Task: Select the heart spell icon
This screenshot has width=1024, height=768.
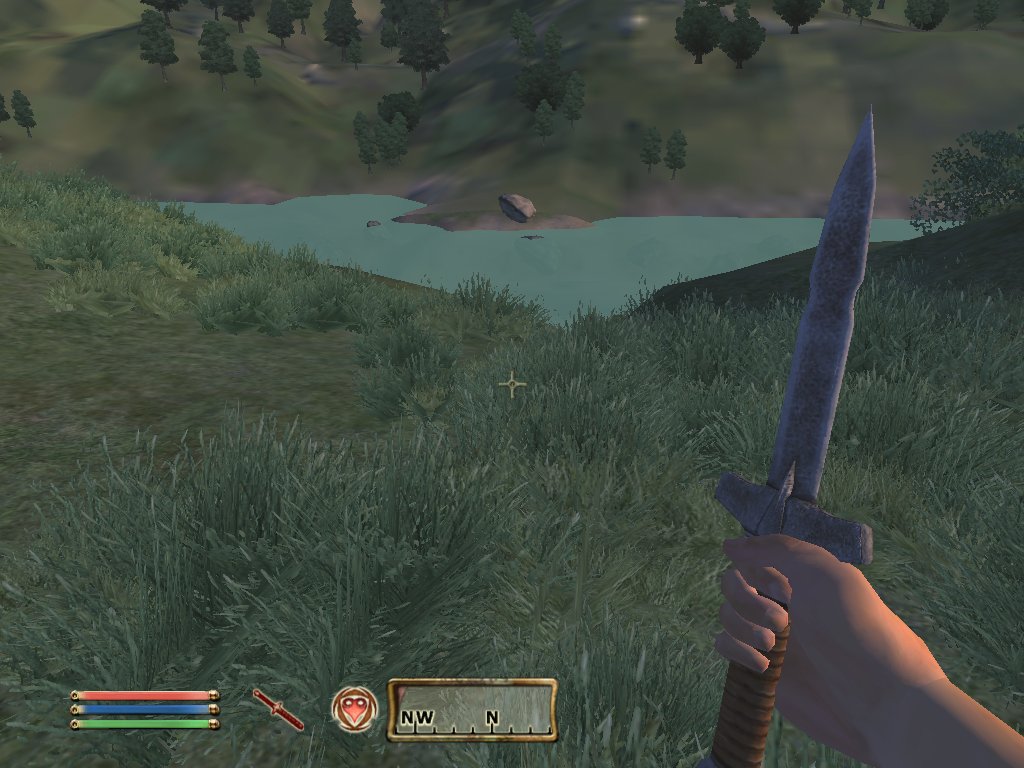Action: click(x=354, y=709)
